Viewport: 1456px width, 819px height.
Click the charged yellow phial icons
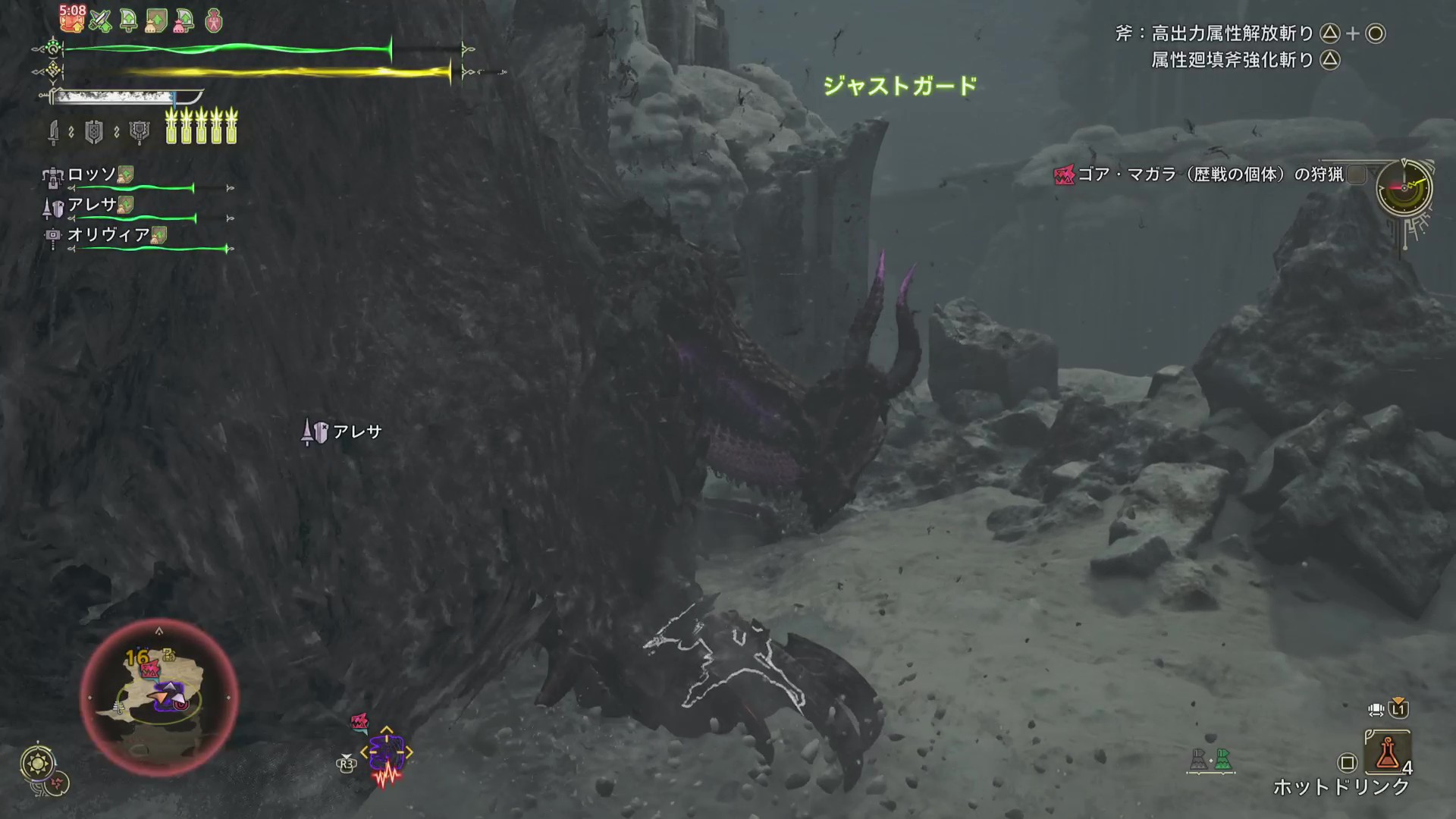coord(201,127)
